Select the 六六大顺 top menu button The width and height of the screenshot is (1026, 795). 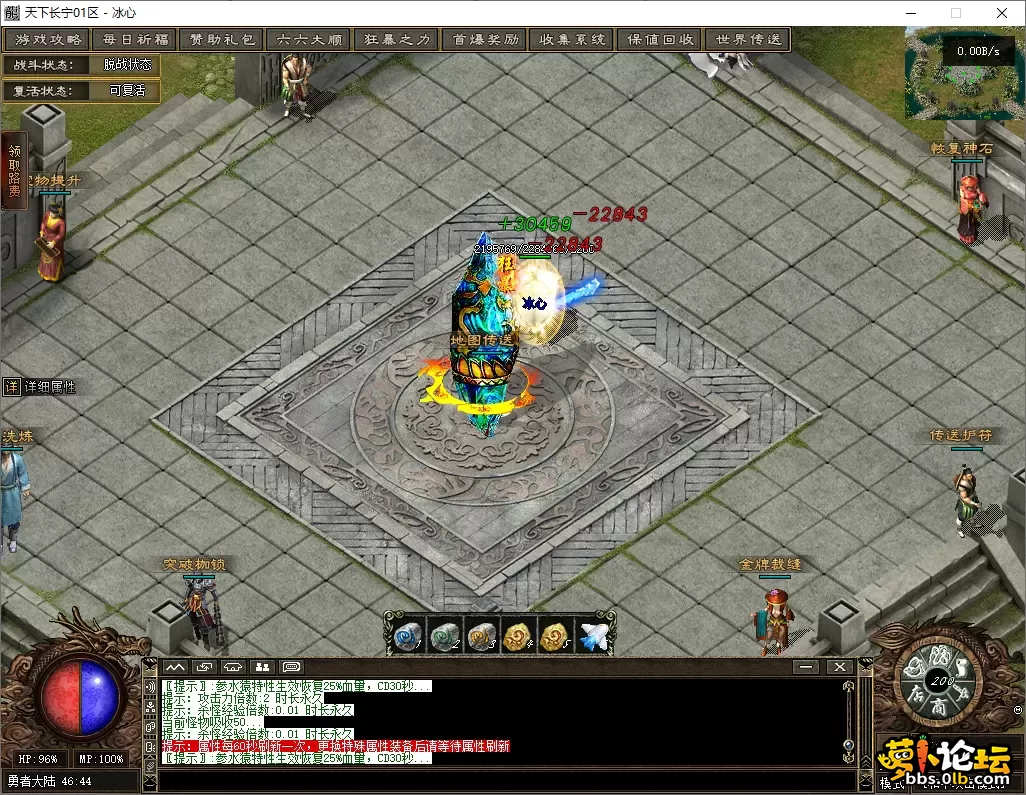point(309,40)
